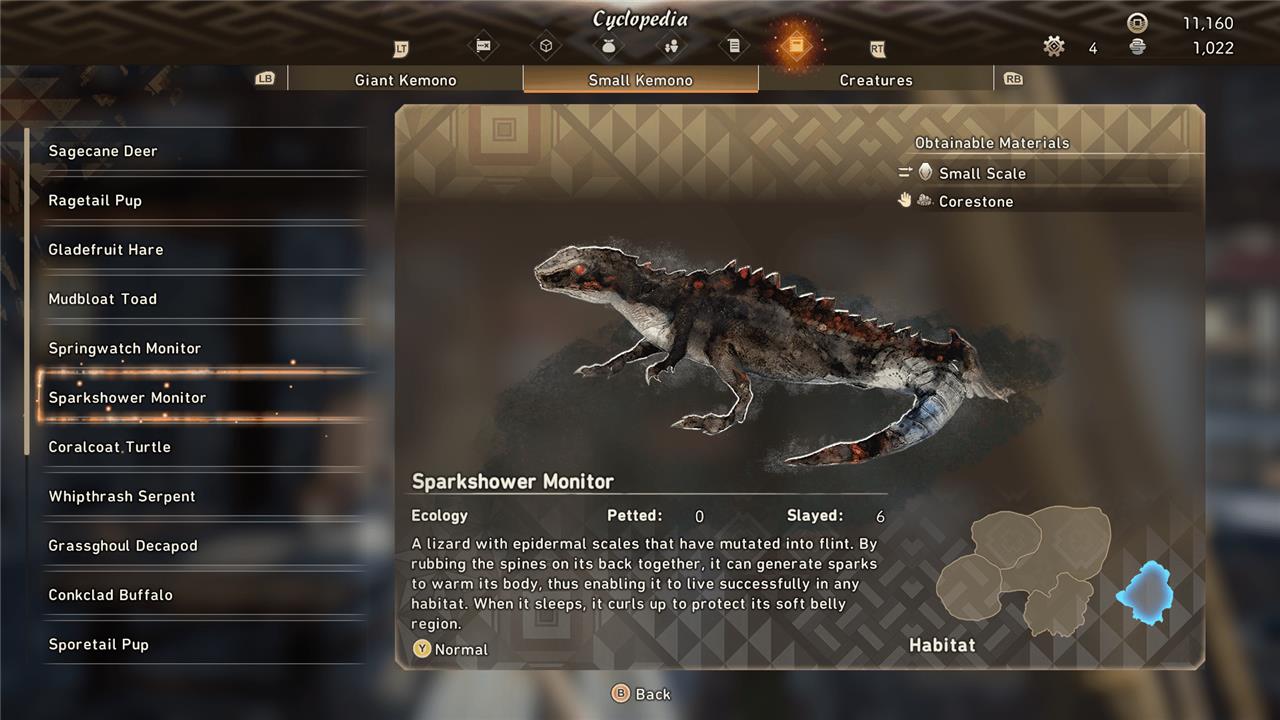
Task: Open the scroll document menu icon
Action: click(x=733, y=46)
